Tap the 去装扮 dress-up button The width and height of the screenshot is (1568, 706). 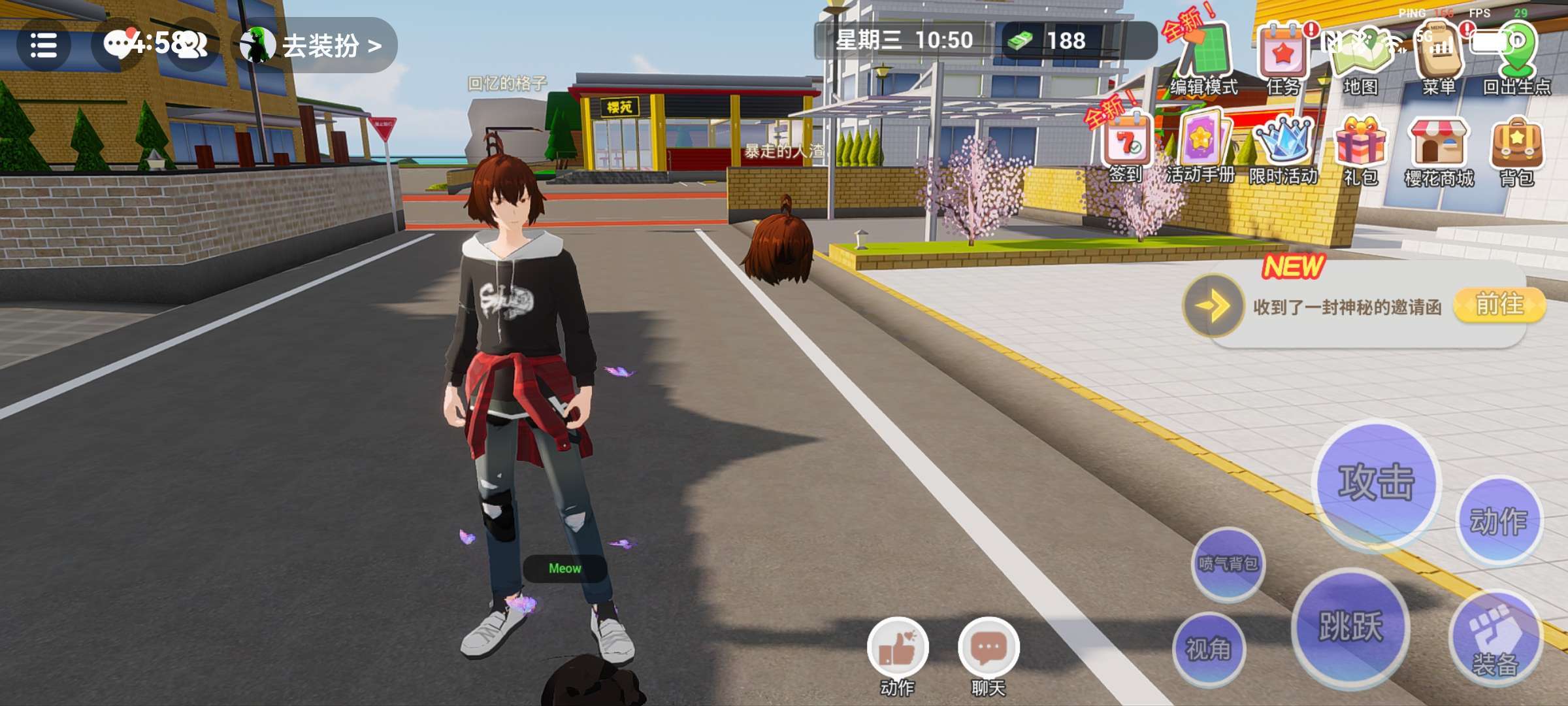[x=318, y=46]
